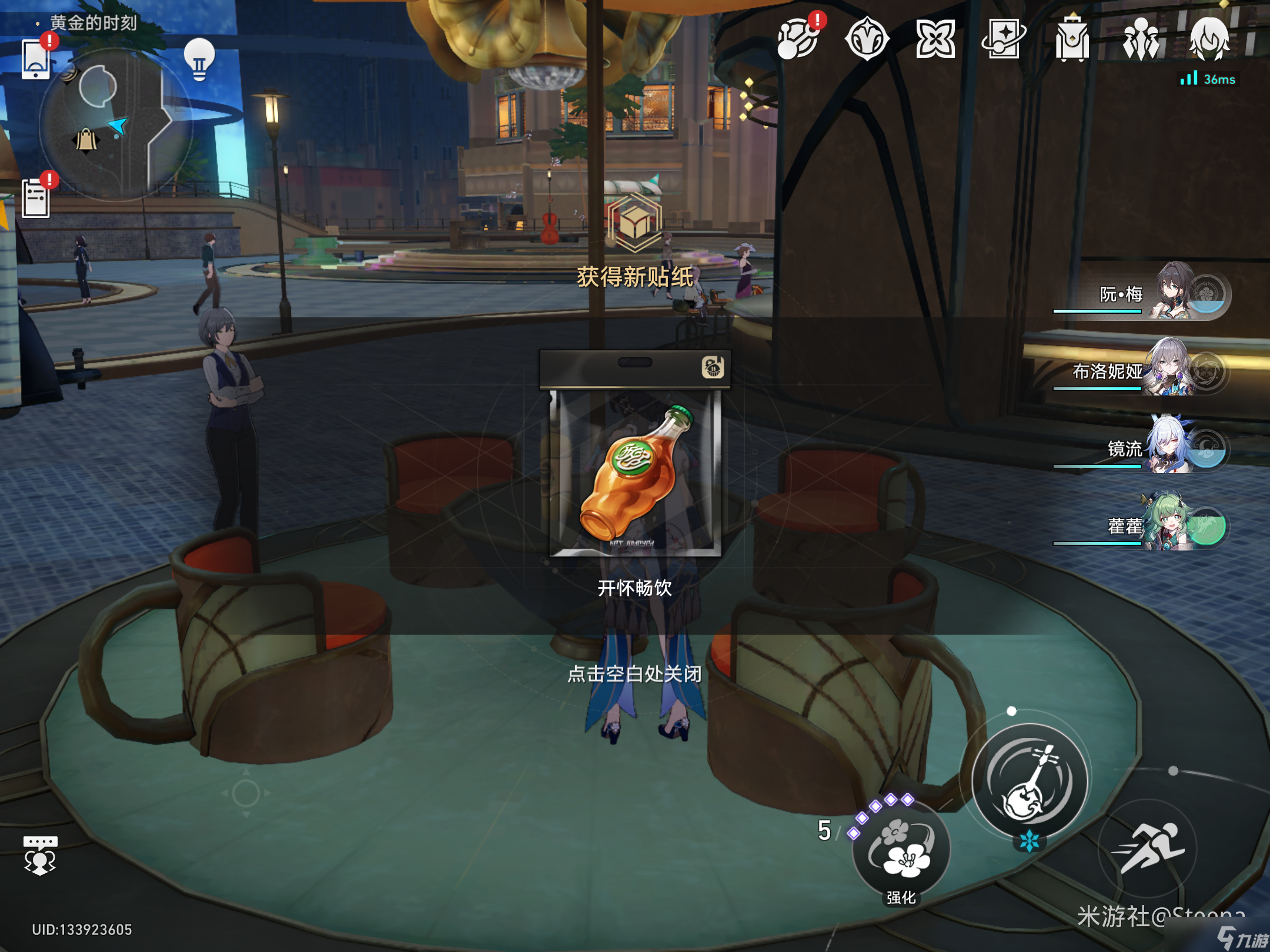Toggle the sprint running button
The height and width of the screenshot is (952, 1270).
[x=1147, y=848]
